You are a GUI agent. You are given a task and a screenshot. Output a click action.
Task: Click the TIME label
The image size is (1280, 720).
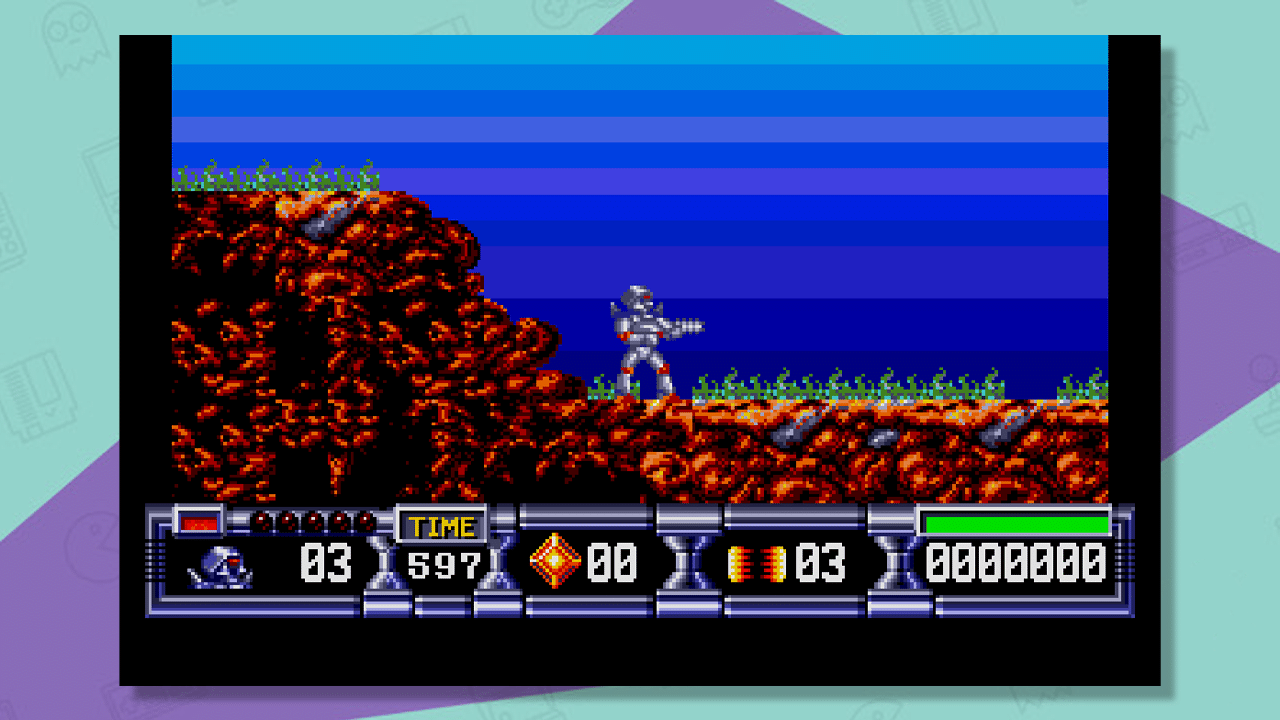click(443, 525)
